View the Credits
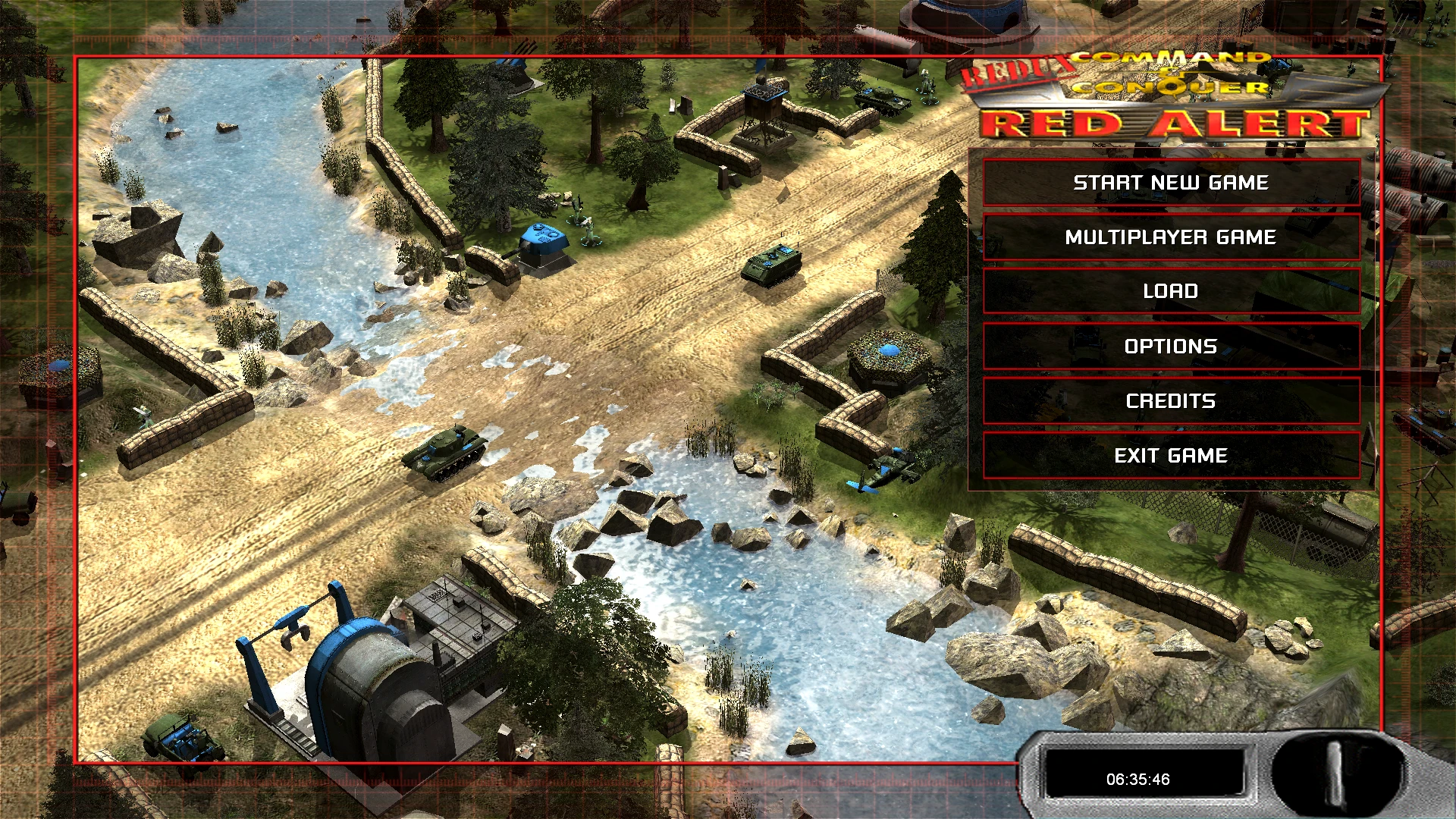The height and width of the screenshot is (819, 1456). (x=1170, y=400)
